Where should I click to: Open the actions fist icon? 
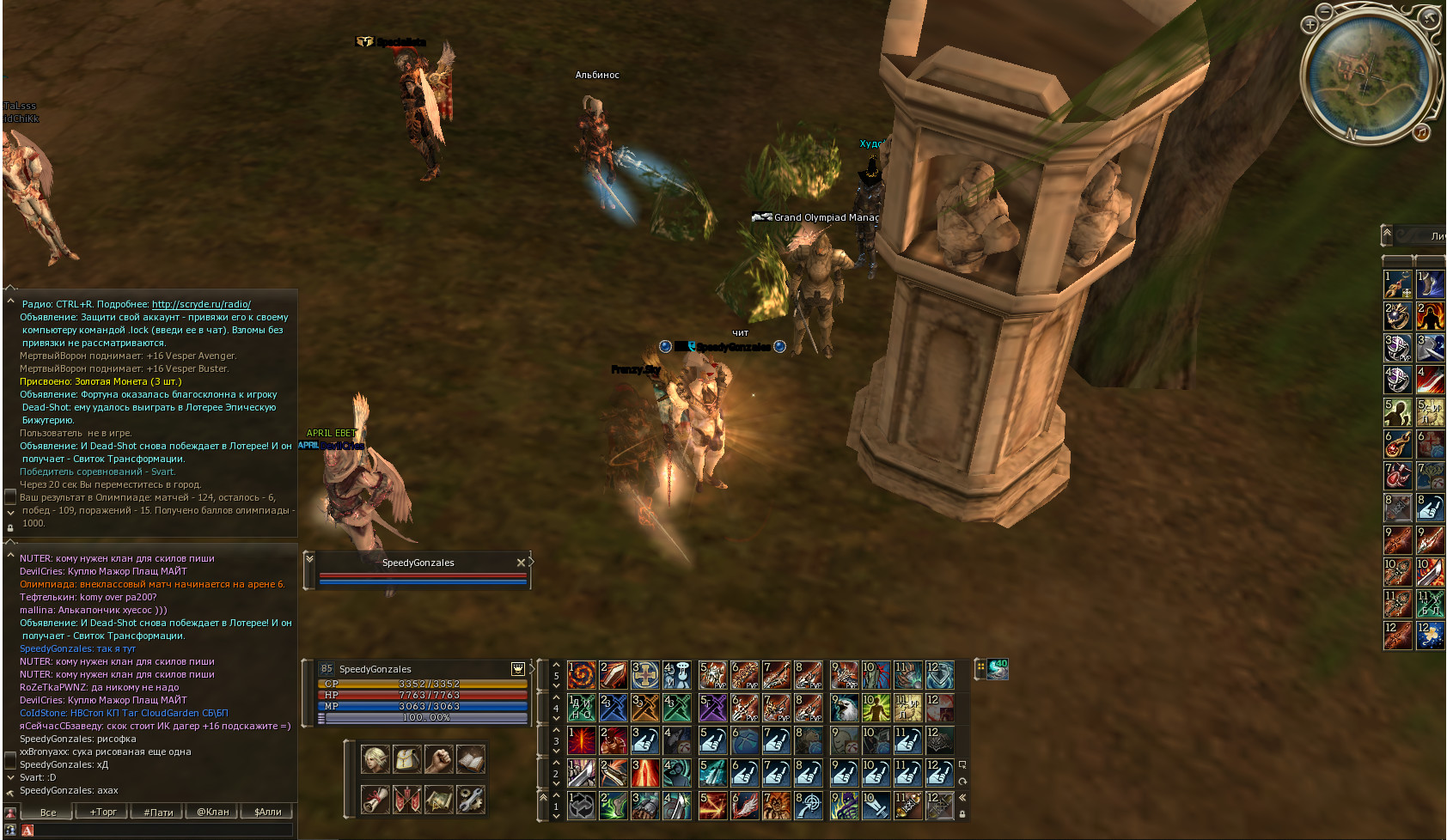coord(438,759)
